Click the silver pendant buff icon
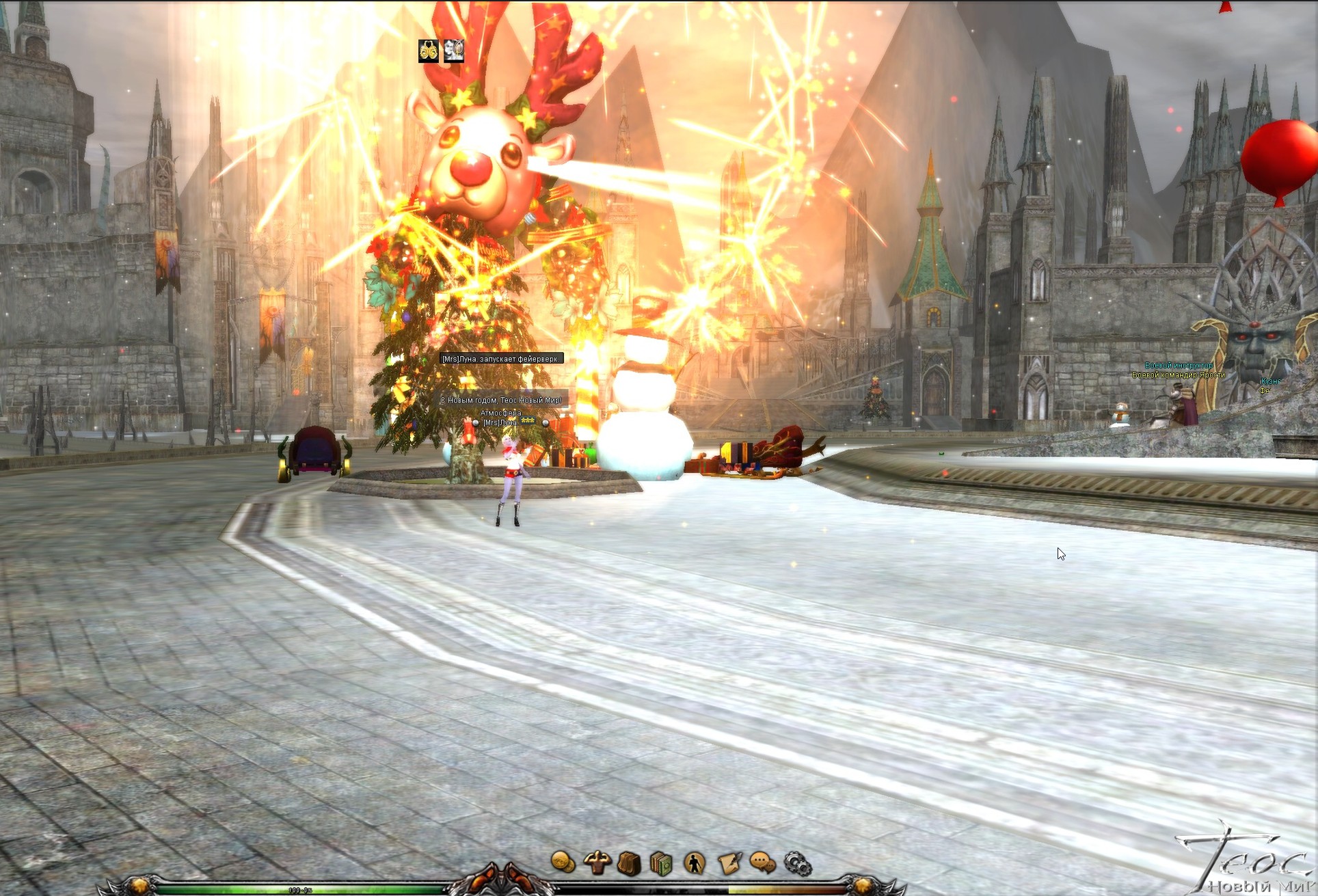Image resolution: width=1318 pixels, height=896 pixels. click(x=453, y=51)
